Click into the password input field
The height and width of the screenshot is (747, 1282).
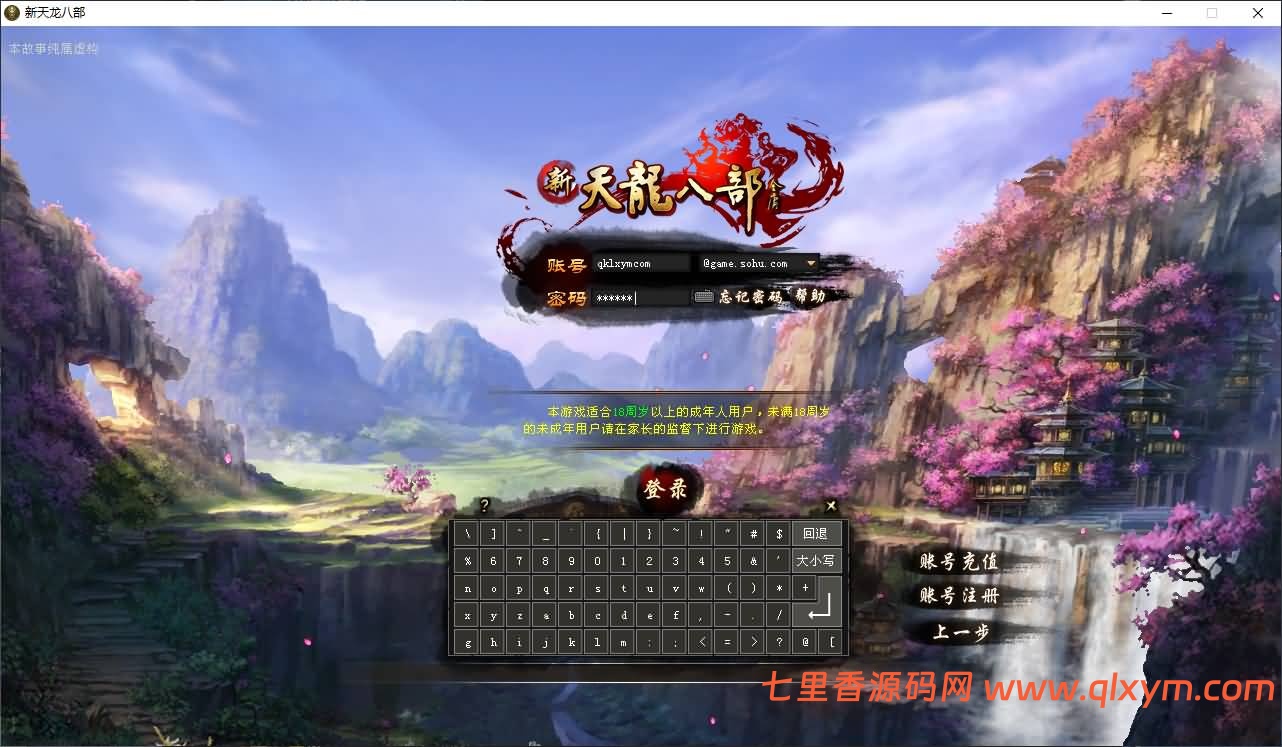[x=640, y=296]
